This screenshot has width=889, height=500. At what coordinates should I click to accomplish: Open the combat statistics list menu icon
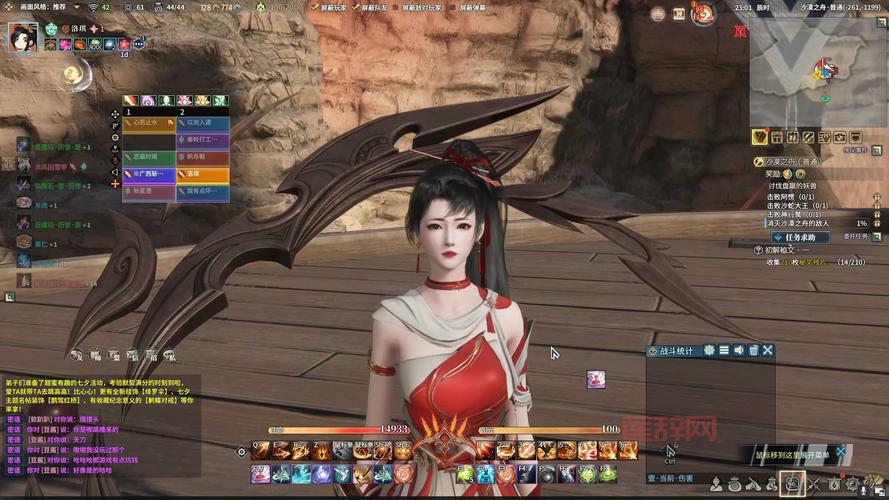click(723, 350)
